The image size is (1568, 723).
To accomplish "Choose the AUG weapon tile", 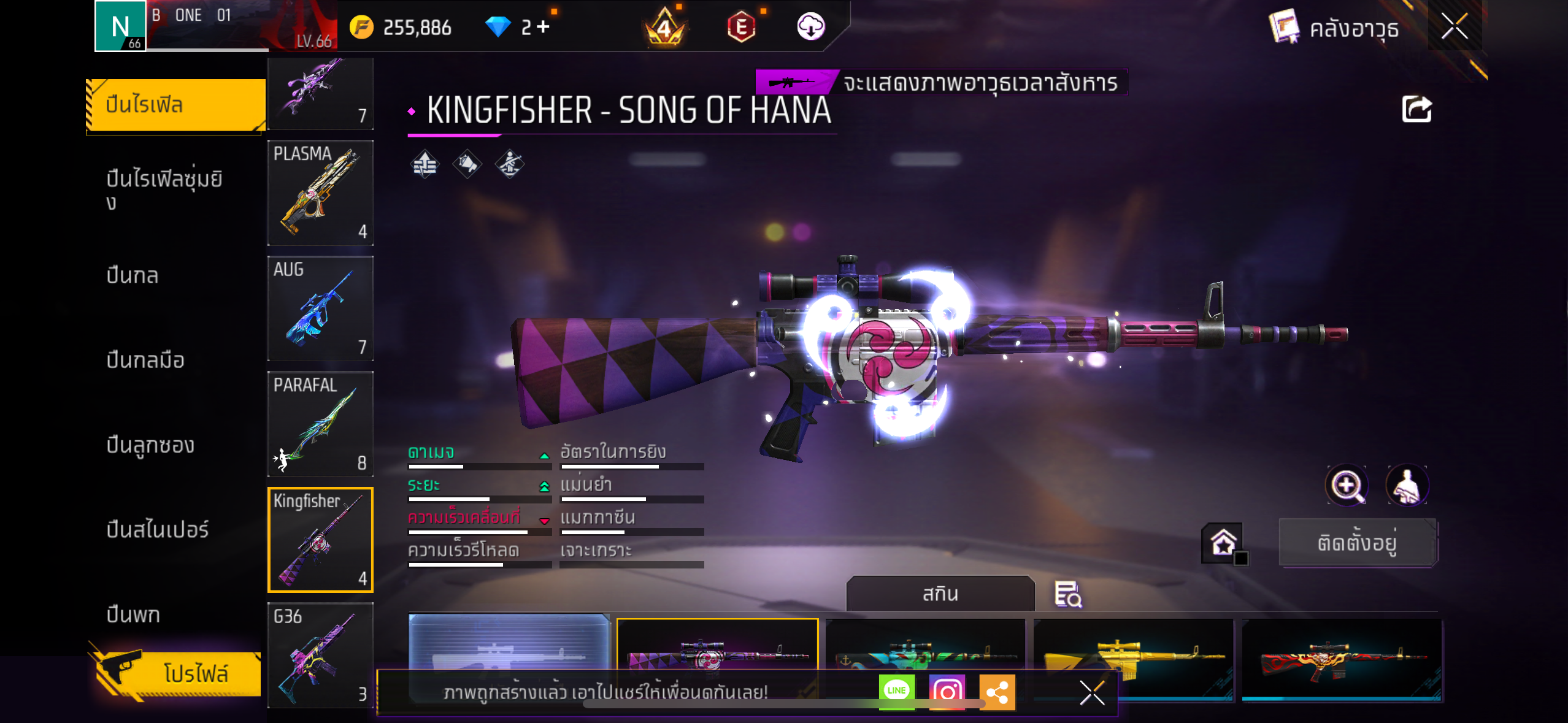I will pyautogui.click(x=320, y=308).
